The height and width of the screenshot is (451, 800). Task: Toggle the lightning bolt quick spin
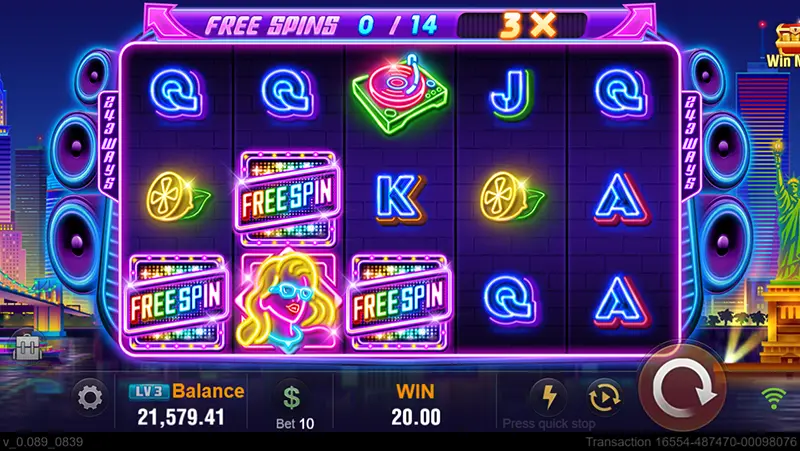(x=547, y=396)
